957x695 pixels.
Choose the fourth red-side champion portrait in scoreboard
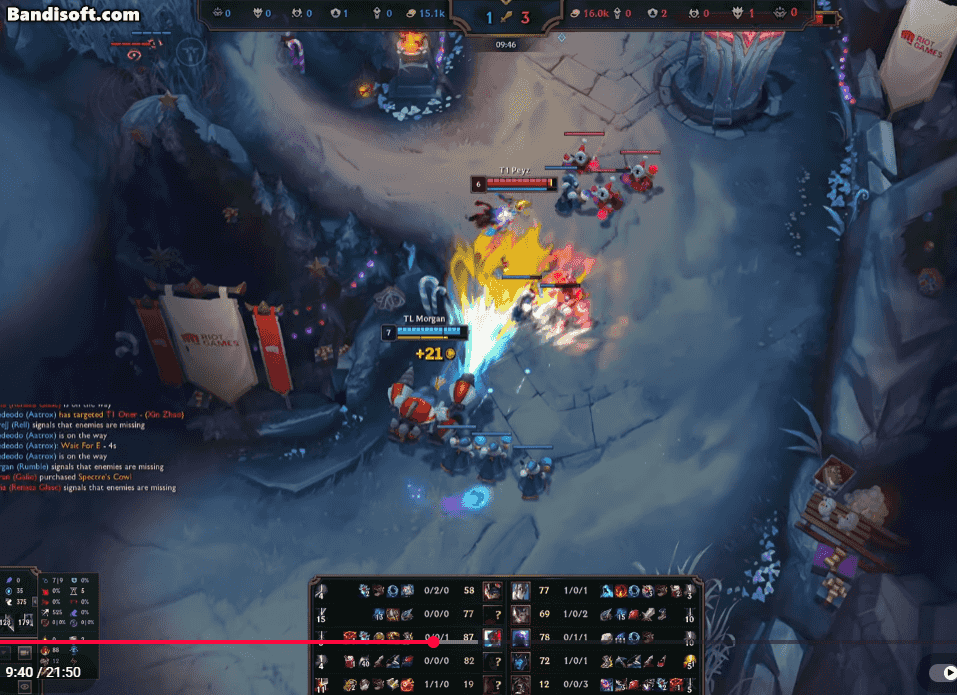point(521,661)
